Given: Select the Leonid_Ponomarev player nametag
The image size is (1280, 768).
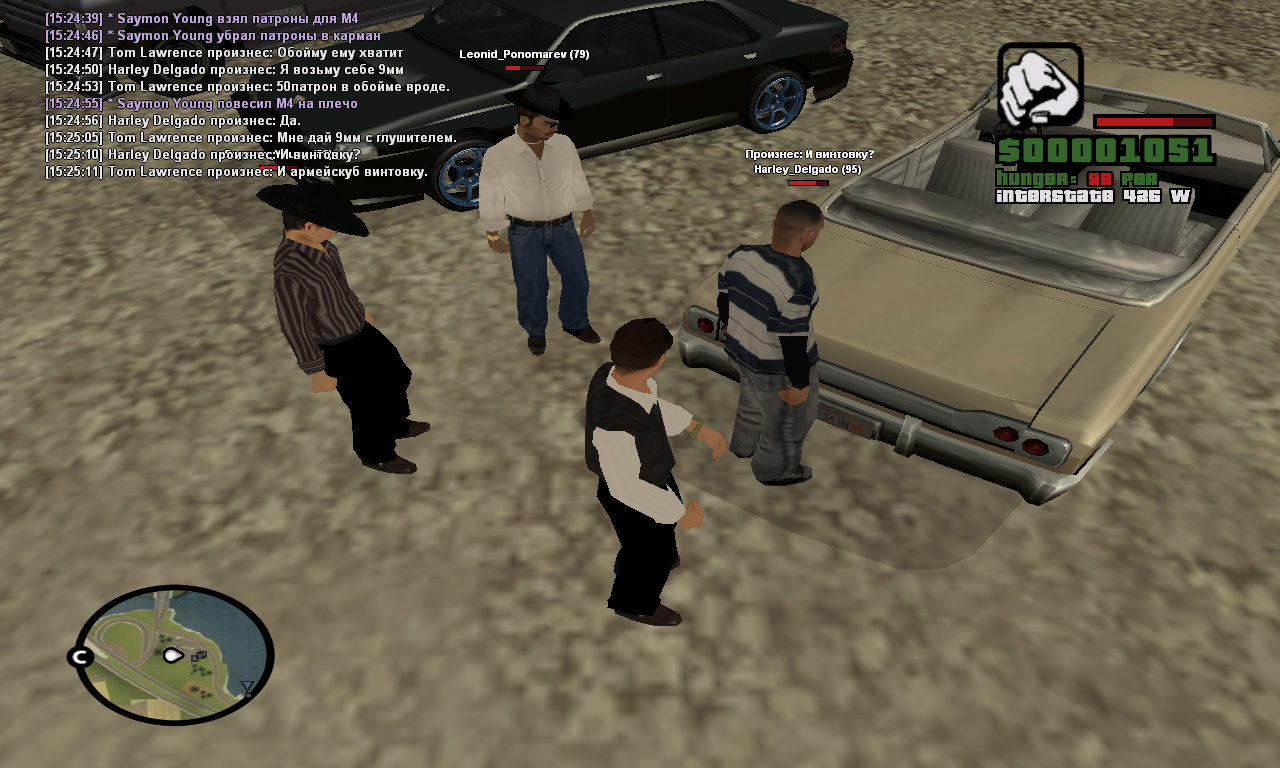Looking at the screenshot, I should (x=523, y=54).
